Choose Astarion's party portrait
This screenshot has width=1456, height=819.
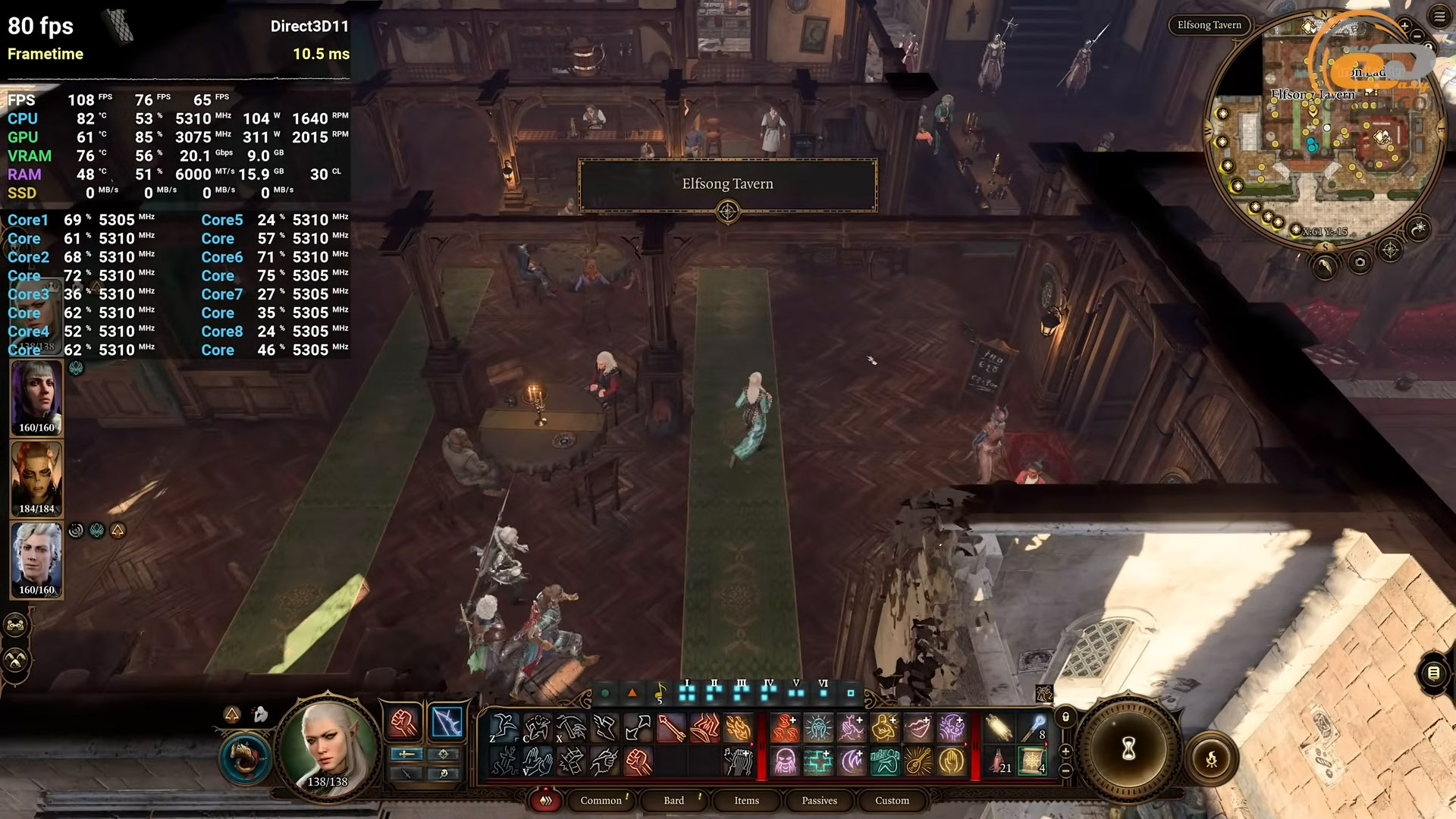36,560
